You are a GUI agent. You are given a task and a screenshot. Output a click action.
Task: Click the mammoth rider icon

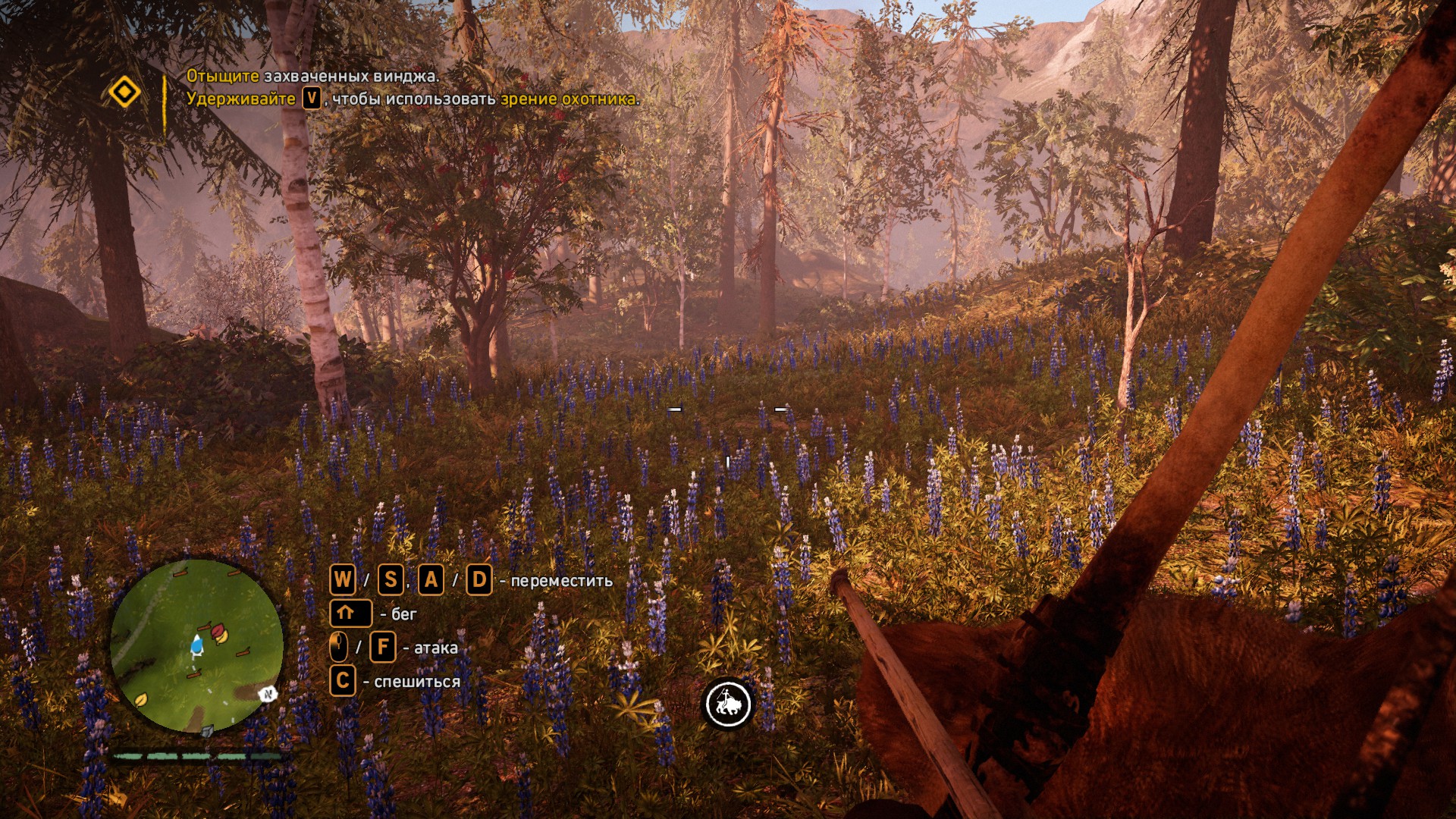pos(728,703)
